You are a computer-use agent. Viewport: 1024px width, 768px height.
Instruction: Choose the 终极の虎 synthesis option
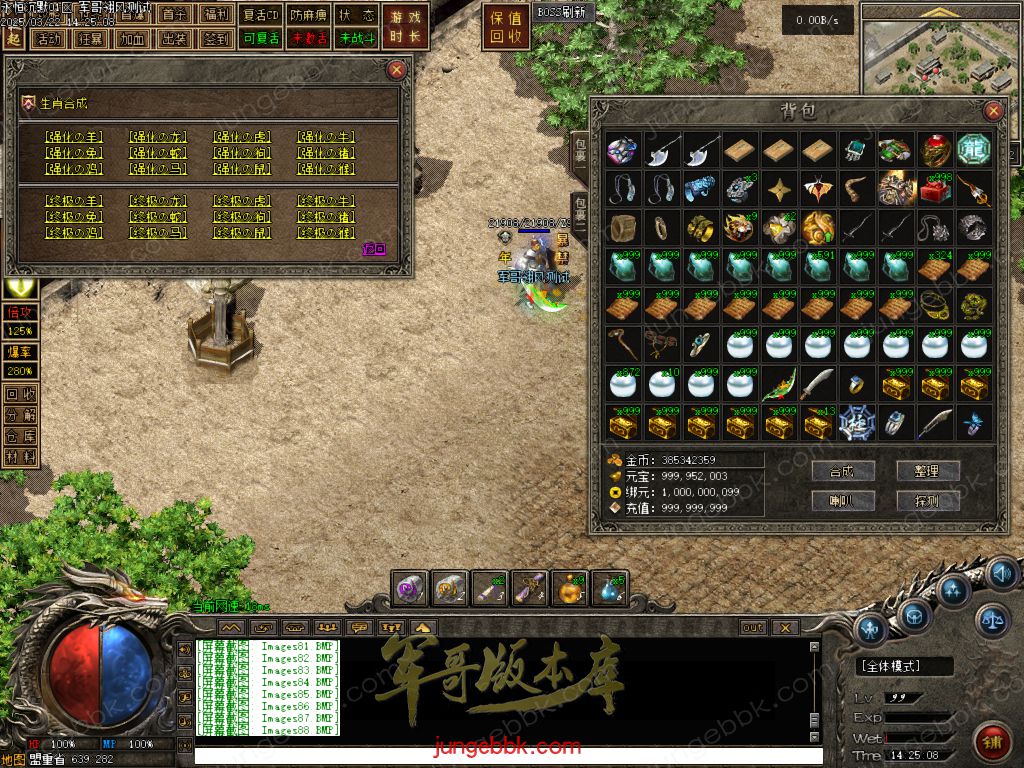pos(241,201)
